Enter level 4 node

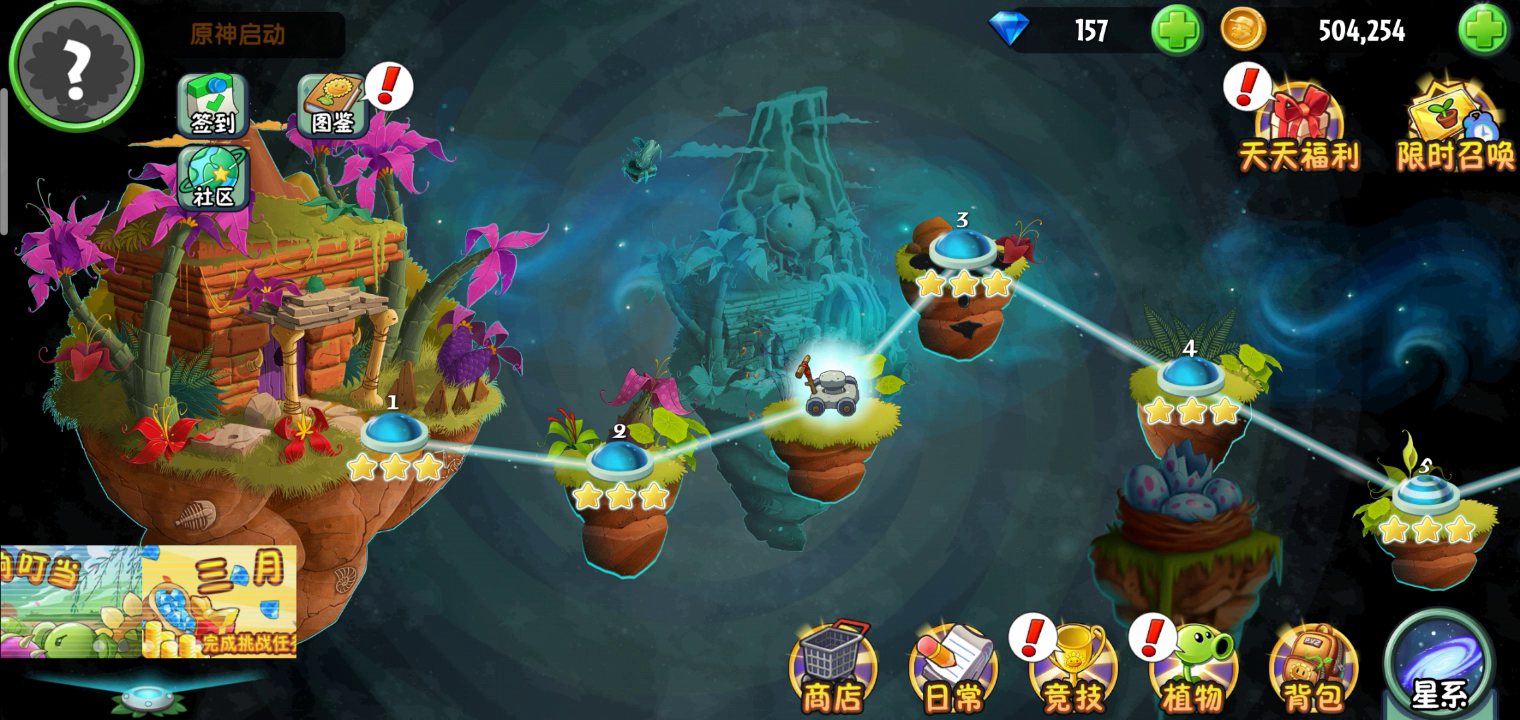tap(1190, 377)
